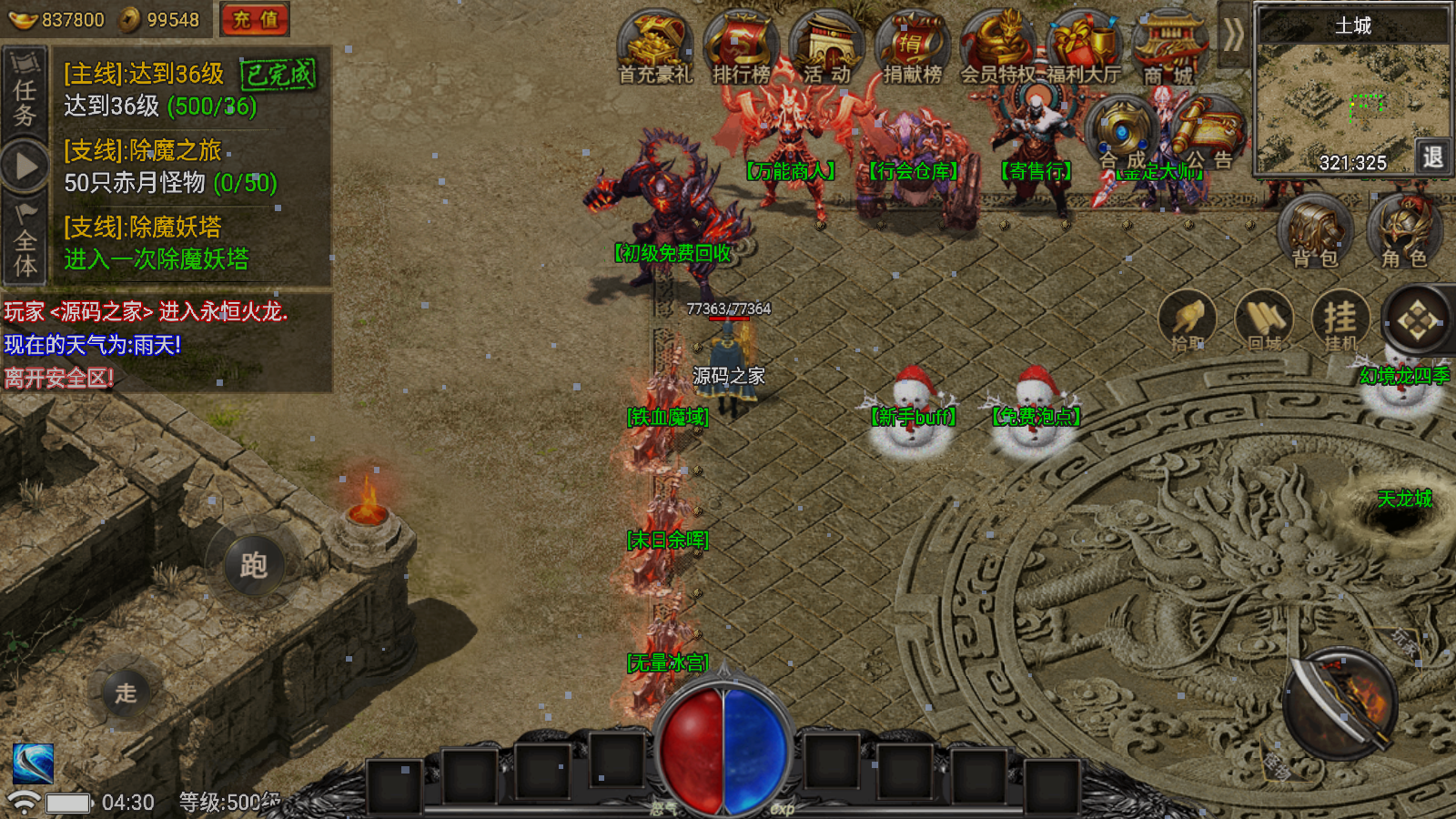The image size is (1456, 819).
Task: Claim the 首充豪礼 first-recharge gift
Action: pos(655,47)
